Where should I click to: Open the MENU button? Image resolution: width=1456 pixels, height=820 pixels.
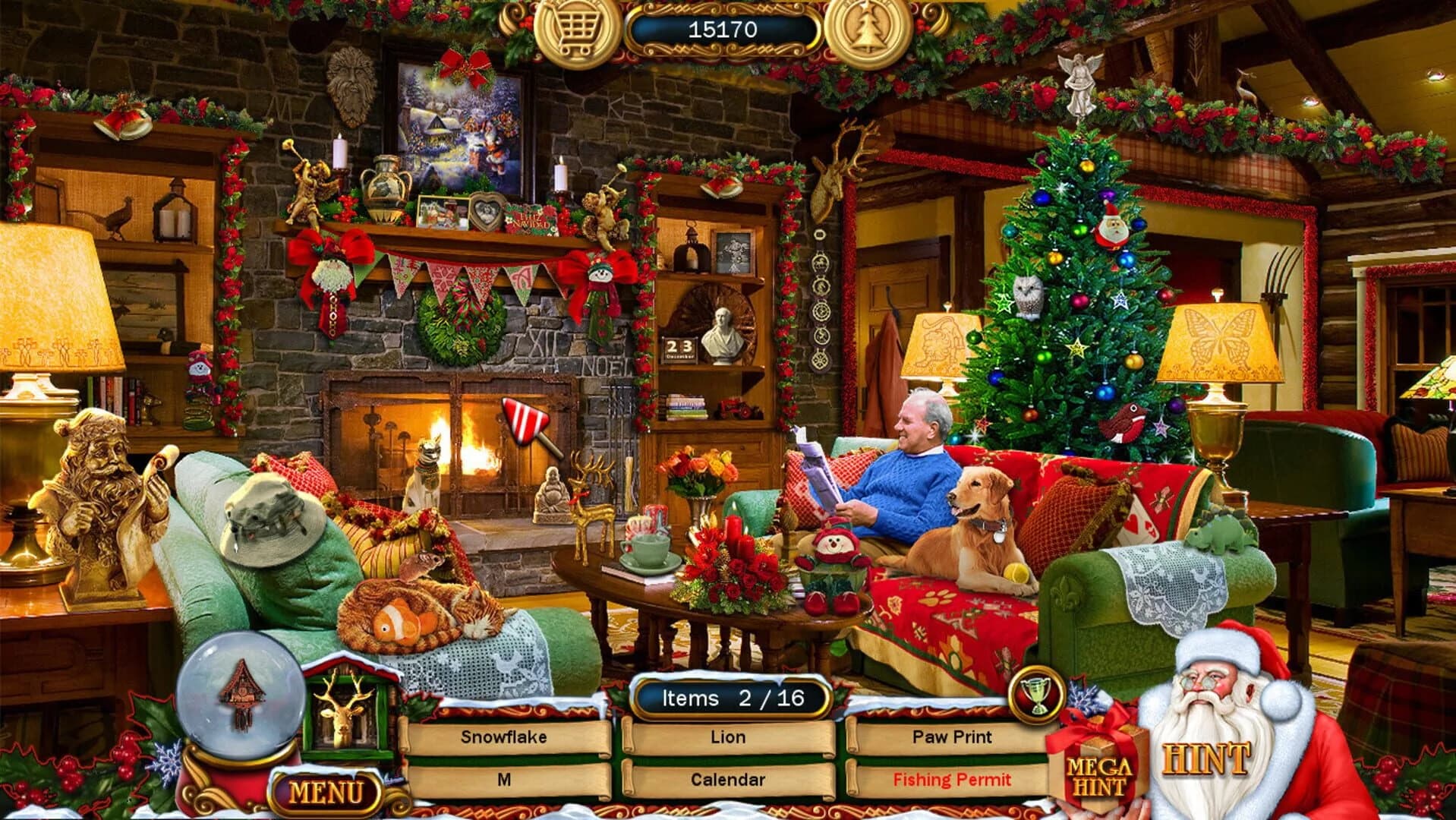tap(326, 791)
